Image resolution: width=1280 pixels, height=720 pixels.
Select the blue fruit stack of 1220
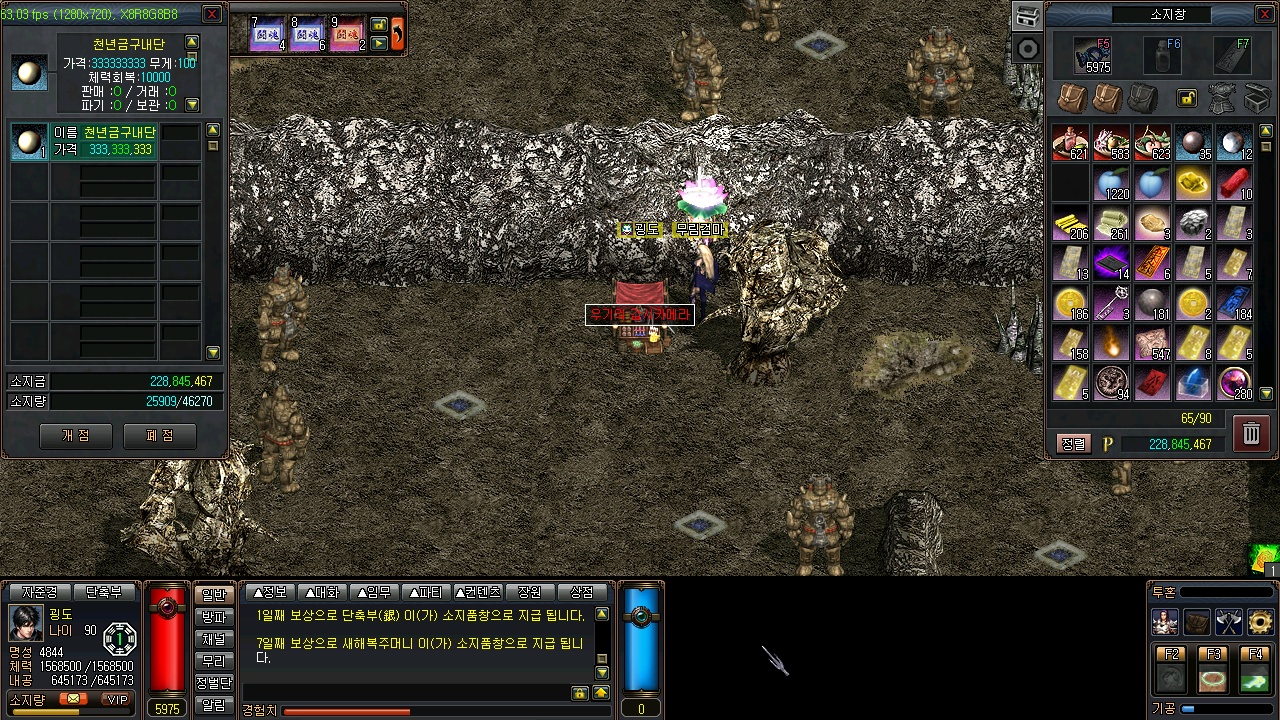coord(1111,184)
